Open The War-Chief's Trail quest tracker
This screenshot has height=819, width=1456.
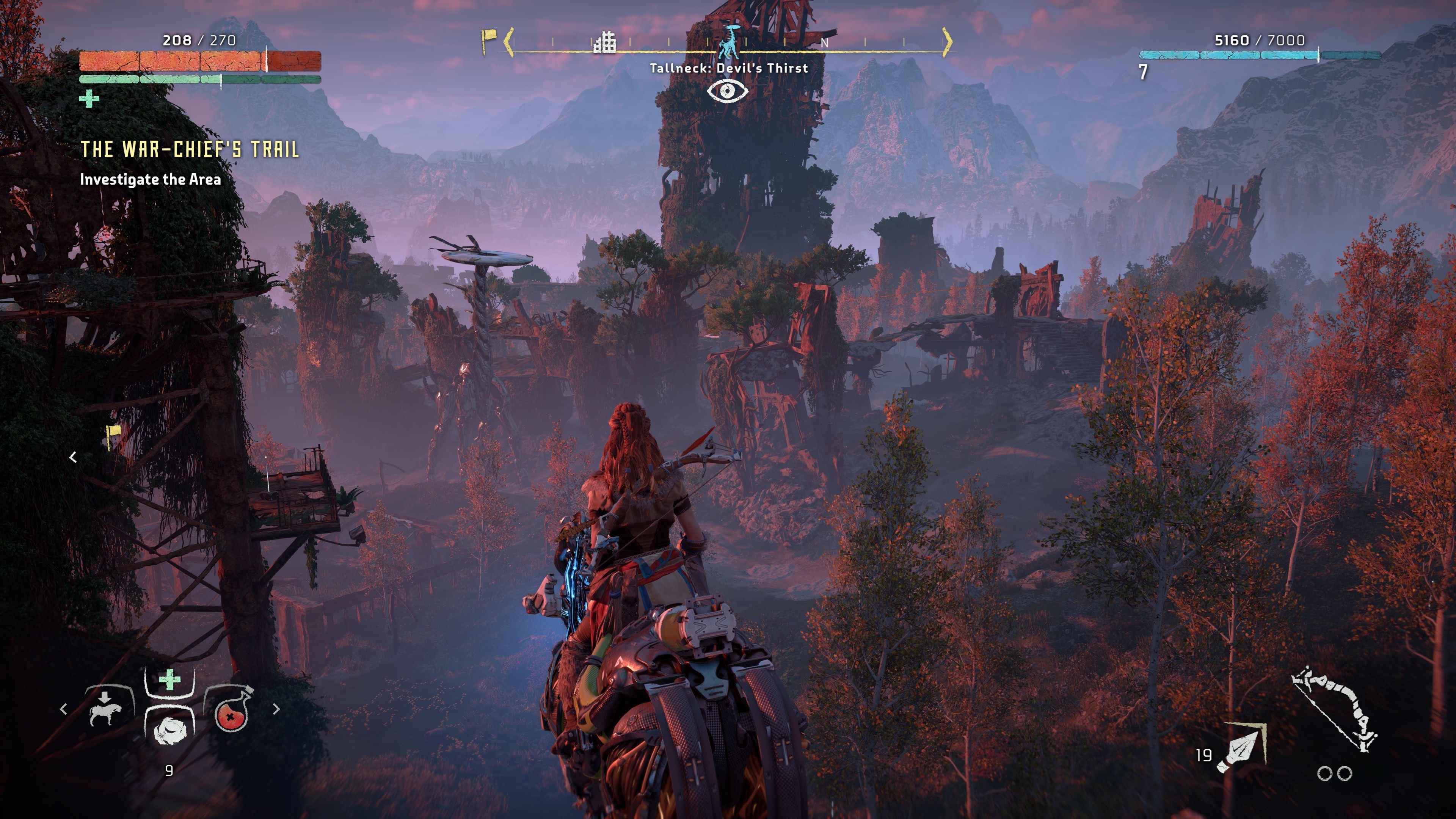(189, 149)
